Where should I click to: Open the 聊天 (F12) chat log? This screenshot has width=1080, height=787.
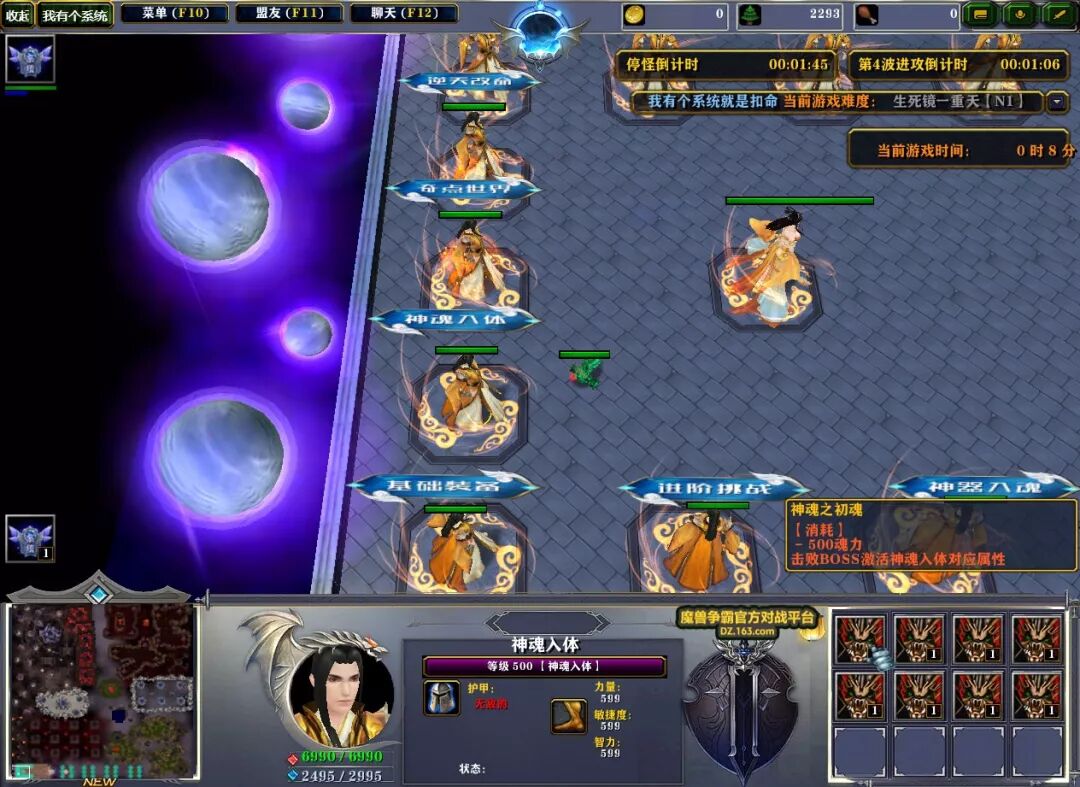(x=404, y=14)
